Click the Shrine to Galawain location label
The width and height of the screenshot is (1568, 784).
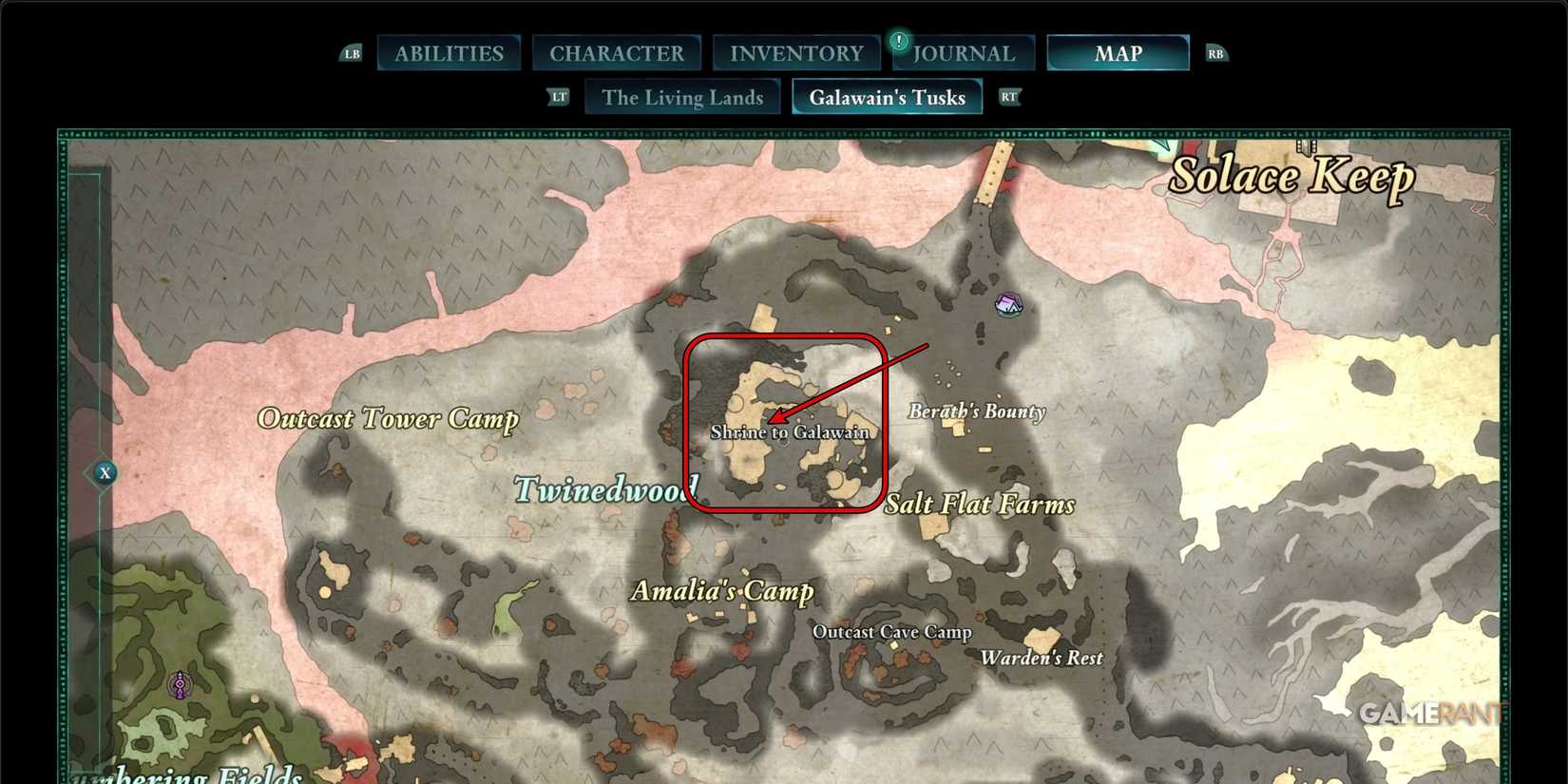(792, 430)
